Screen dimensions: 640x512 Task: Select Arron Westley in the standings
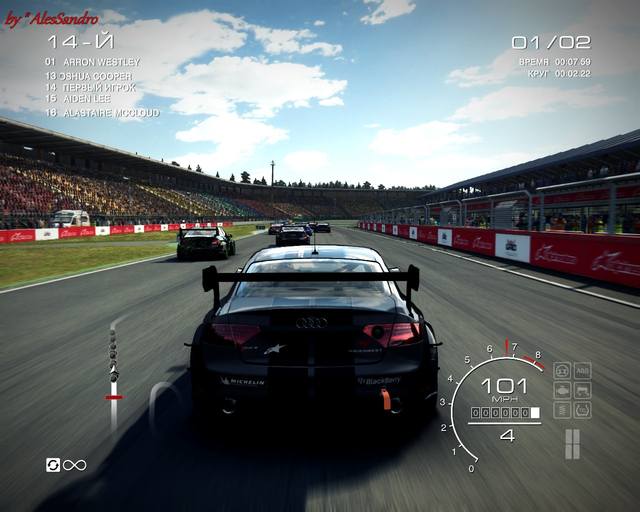pos(92,62)
